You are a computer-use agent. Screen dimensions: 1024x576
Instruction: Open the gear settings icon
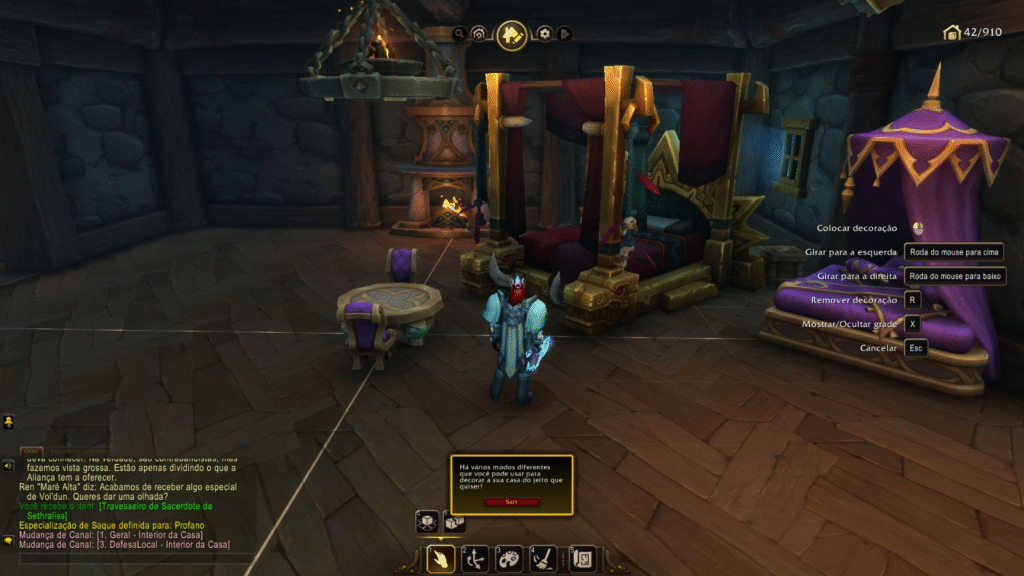pos(545,34)
